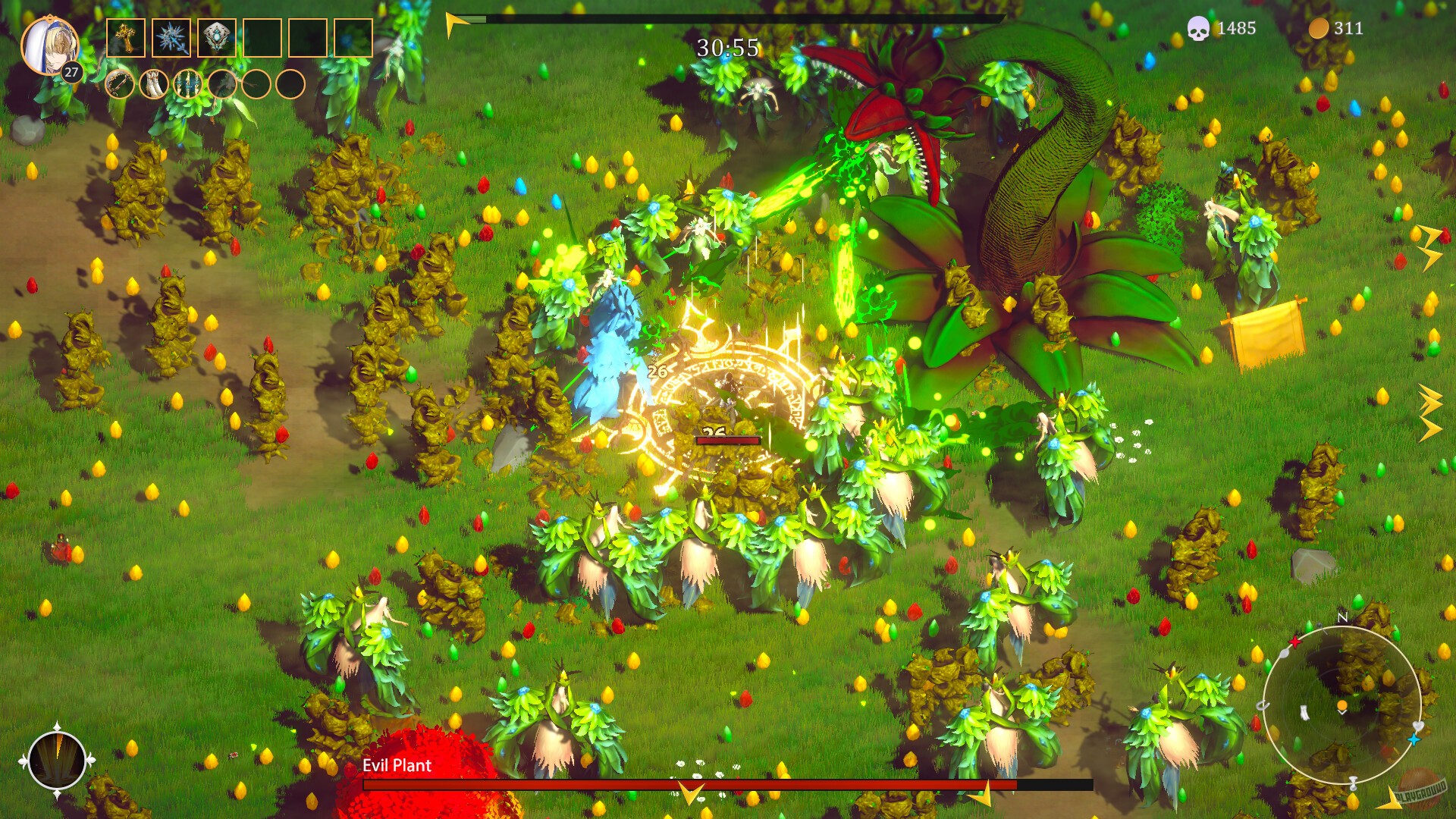1456x819 pixels.
Task: Click the horseshoe icon on the minimap ring
Action: point(1263,703)
